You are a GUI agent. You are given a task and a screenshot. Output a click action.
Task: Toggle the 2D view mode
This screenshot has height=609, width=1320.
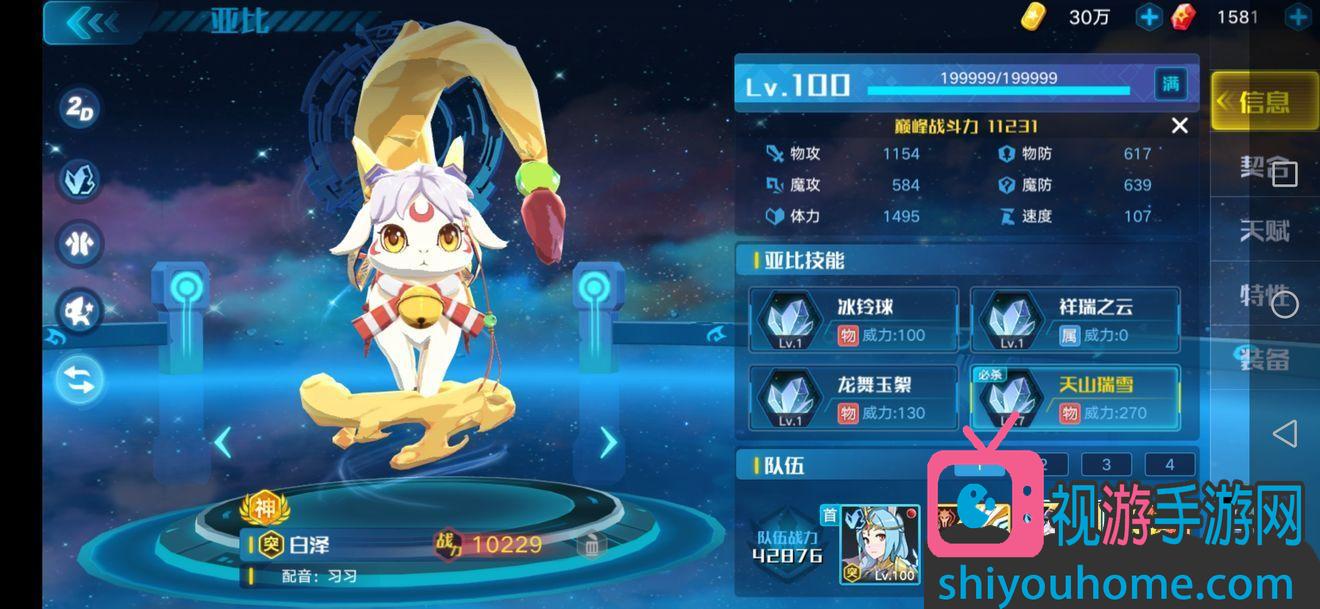80,110
